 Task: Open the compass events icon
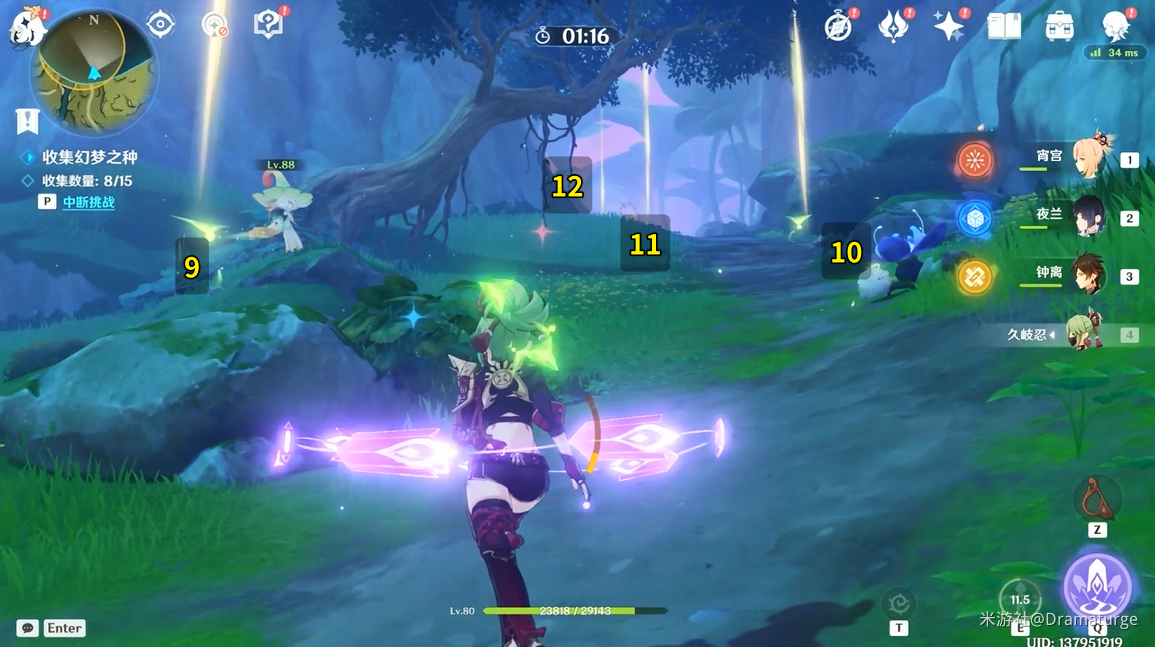pyautogui.click(x=838, y=27)
